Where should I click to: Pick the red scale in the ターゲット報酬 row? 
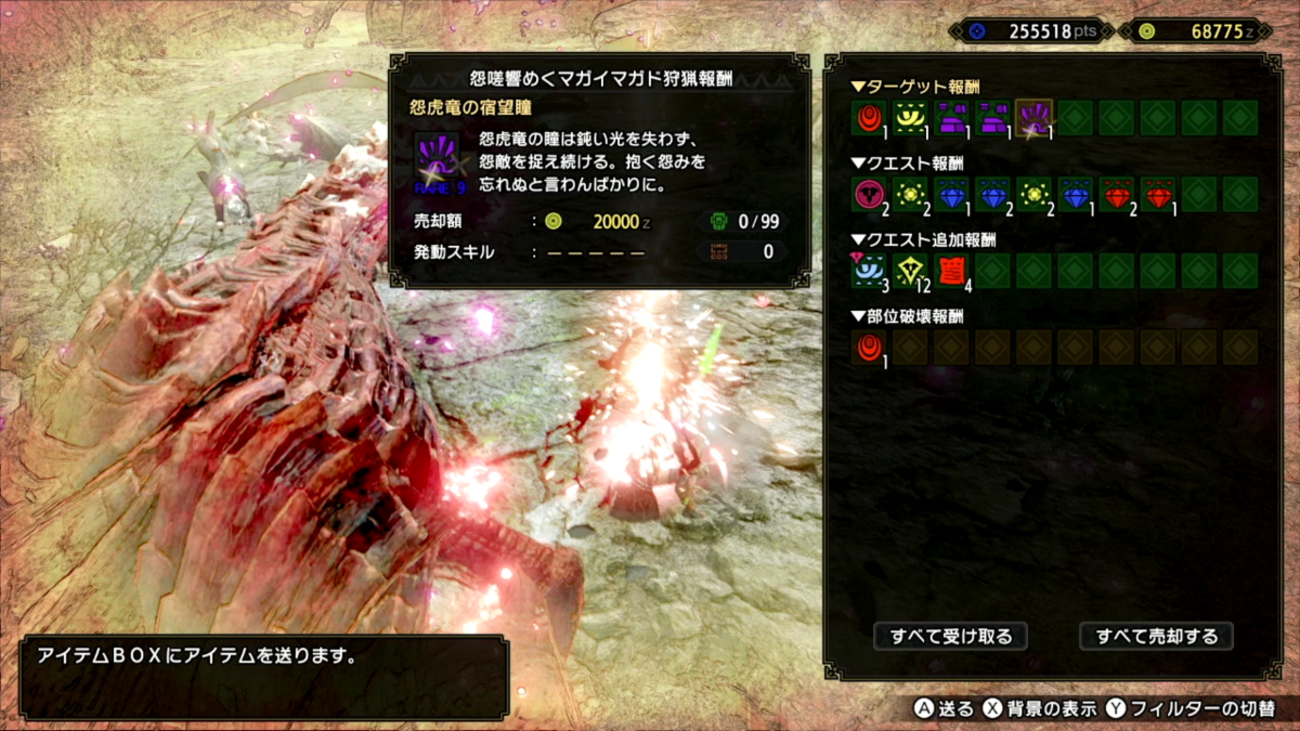(868, 119)
